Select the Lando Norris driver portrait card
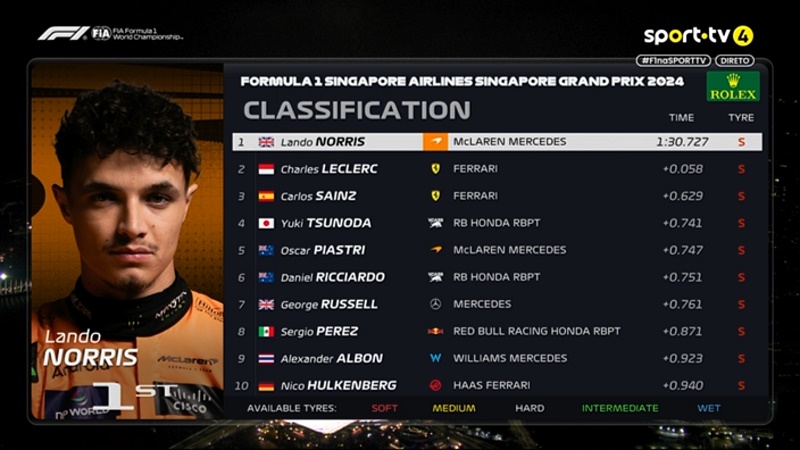The image size is (800, 450). pyautogui.click(x=127, y=242)
